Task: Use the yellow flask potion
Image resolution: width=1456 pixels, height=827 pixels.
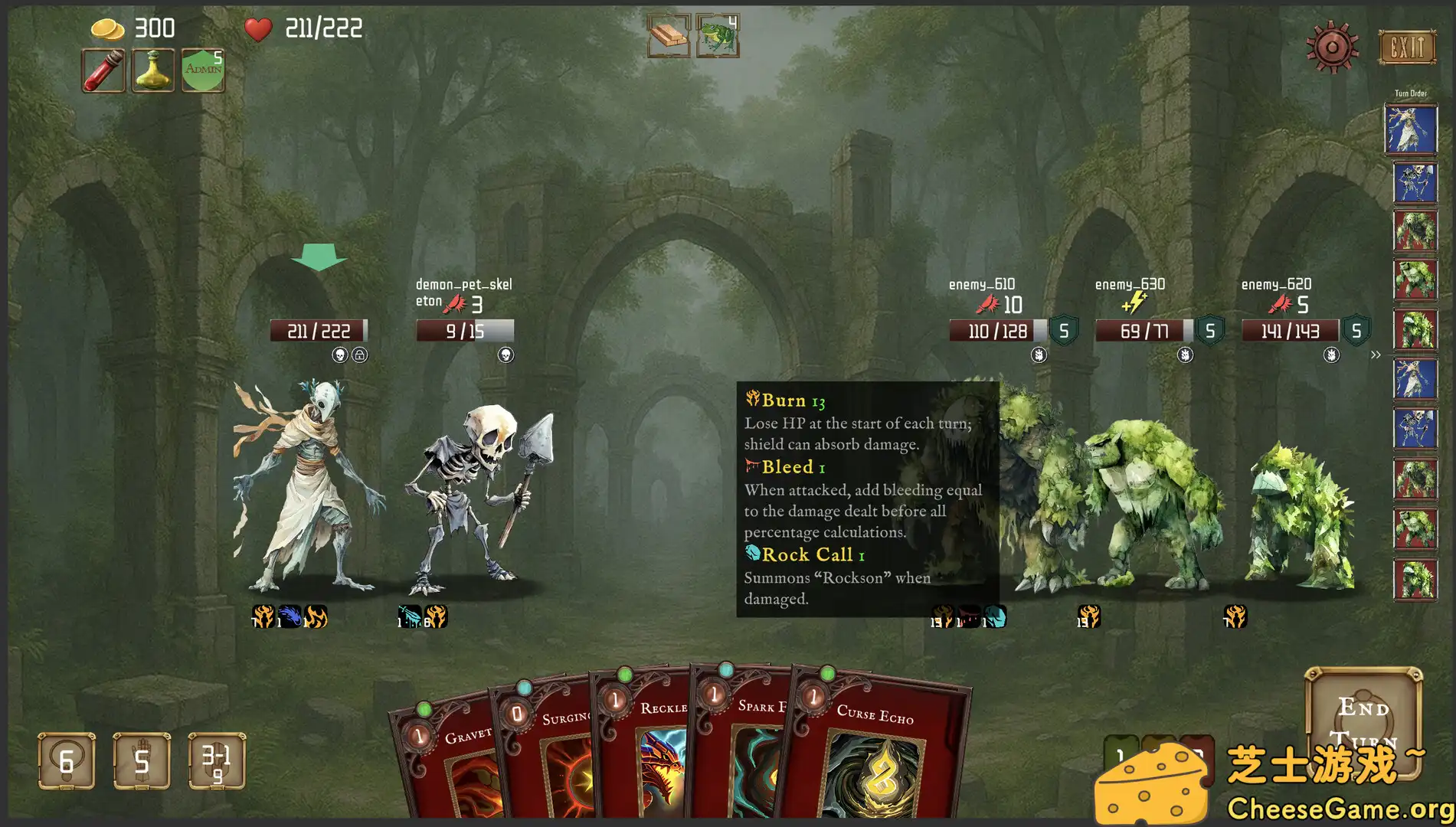Action: click(x=153, y=70)
